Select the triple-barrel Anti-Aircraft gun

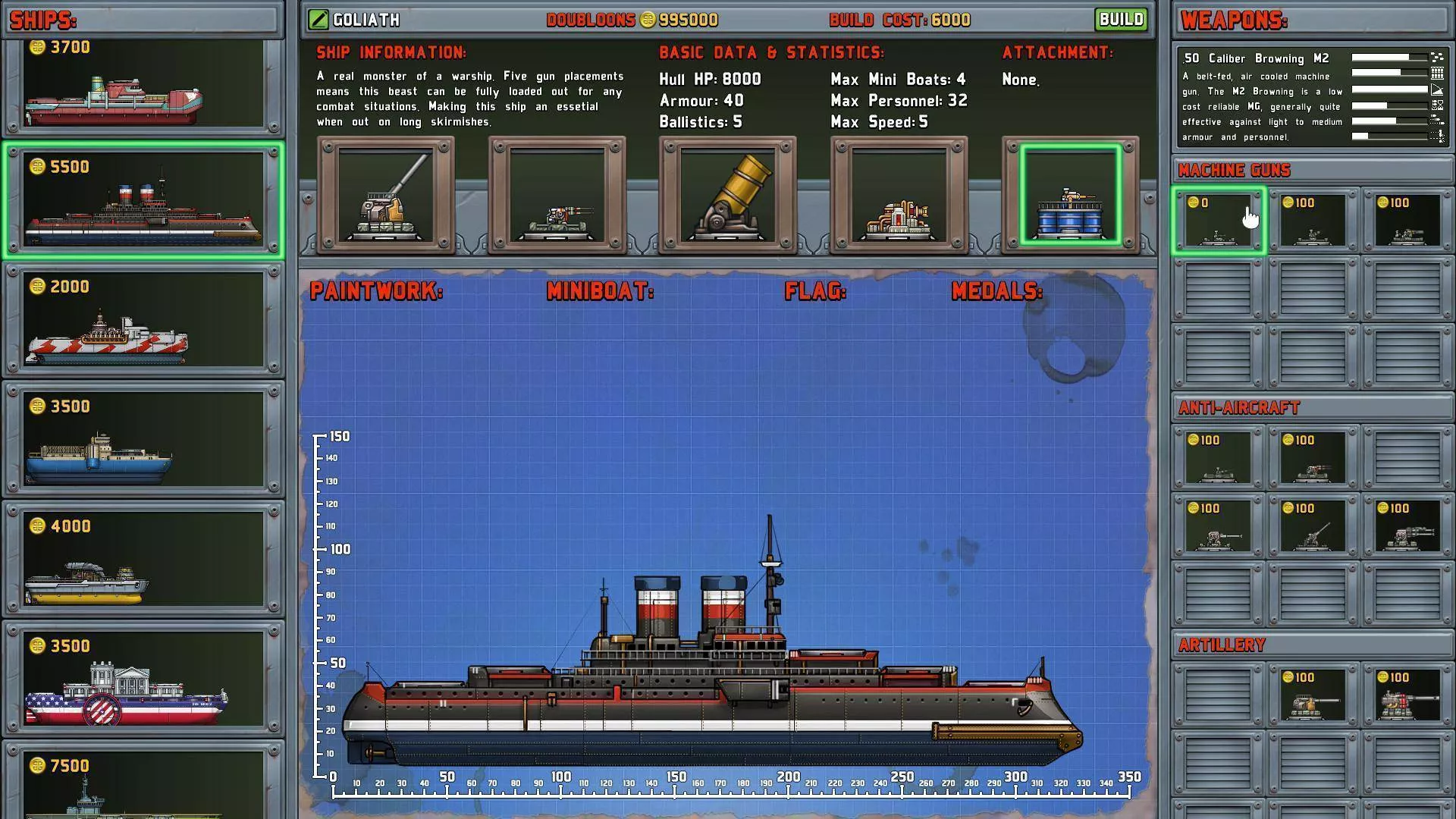1407,526
